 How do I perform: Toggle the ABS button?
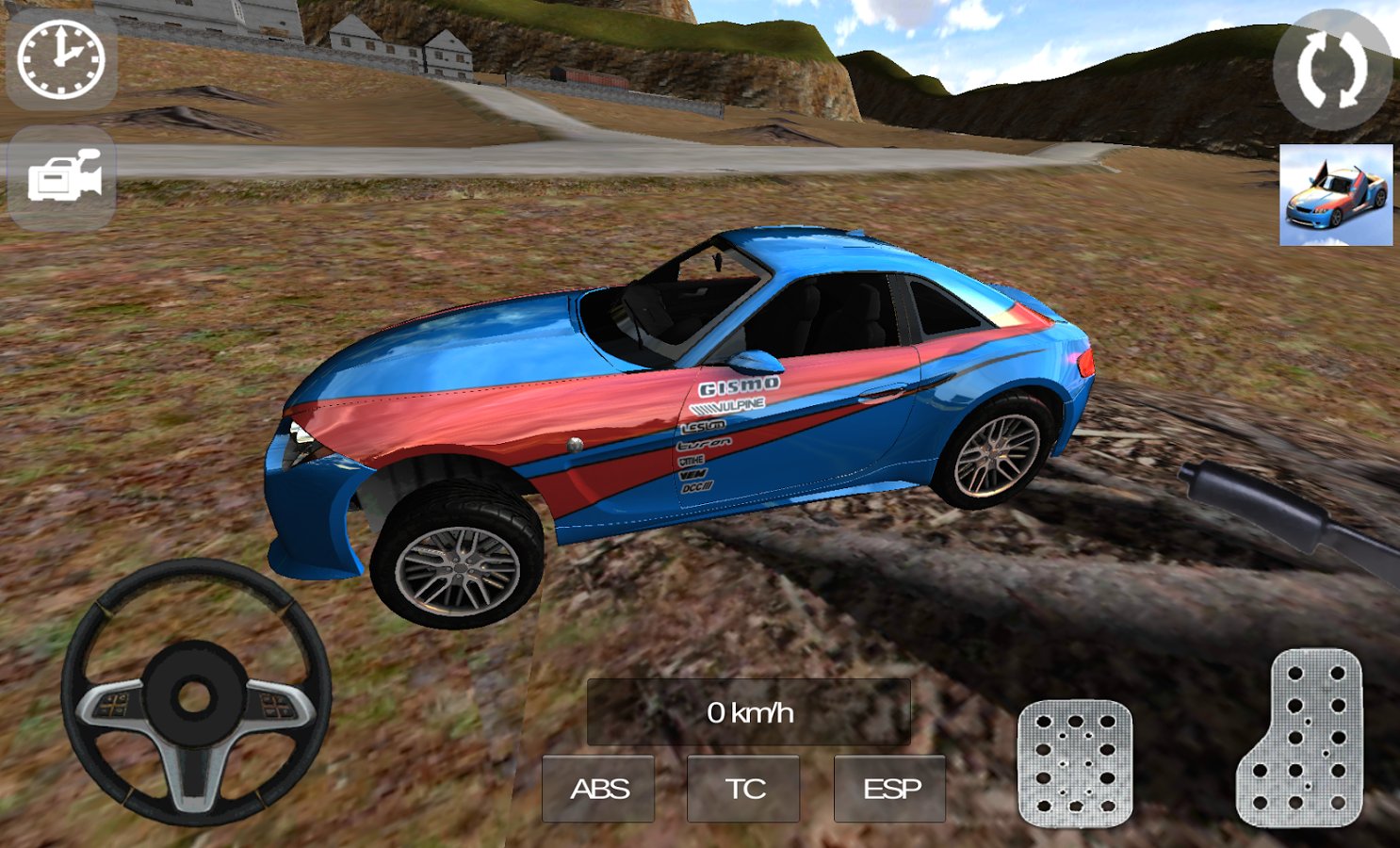[598, 789]
